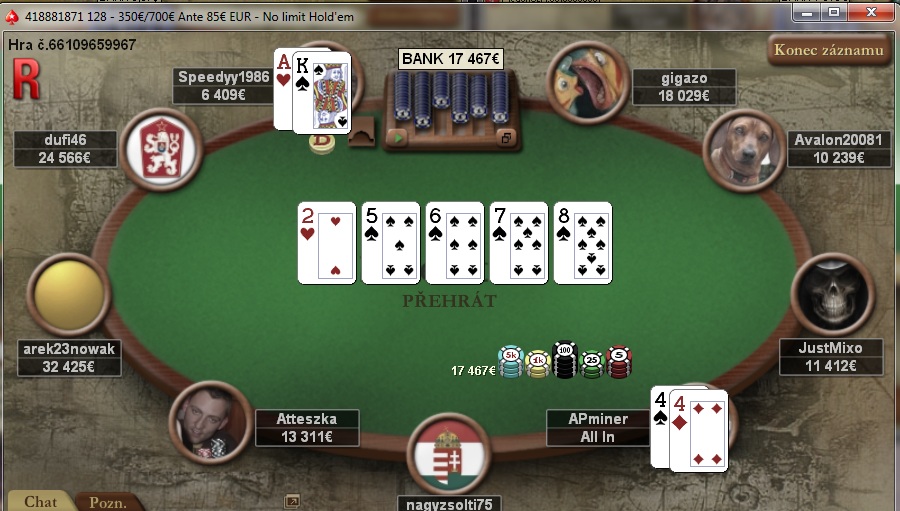Click arek23nowak's yellow avatar
The height and width of the screenshot is (511, 900).
pyautogui.click(x=71, y=295)
